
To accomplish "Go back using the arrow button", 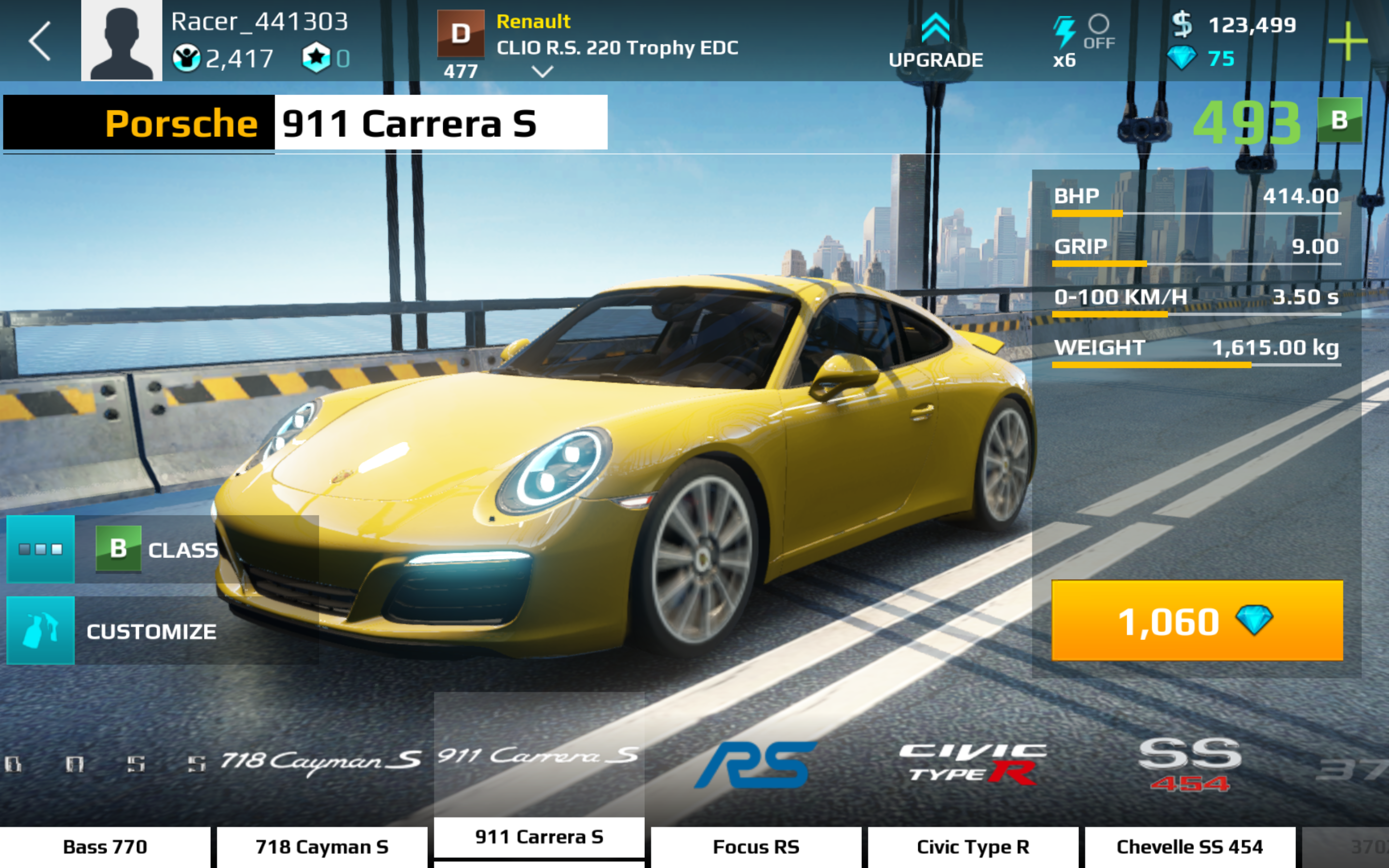I will click(x=40, y=41).
